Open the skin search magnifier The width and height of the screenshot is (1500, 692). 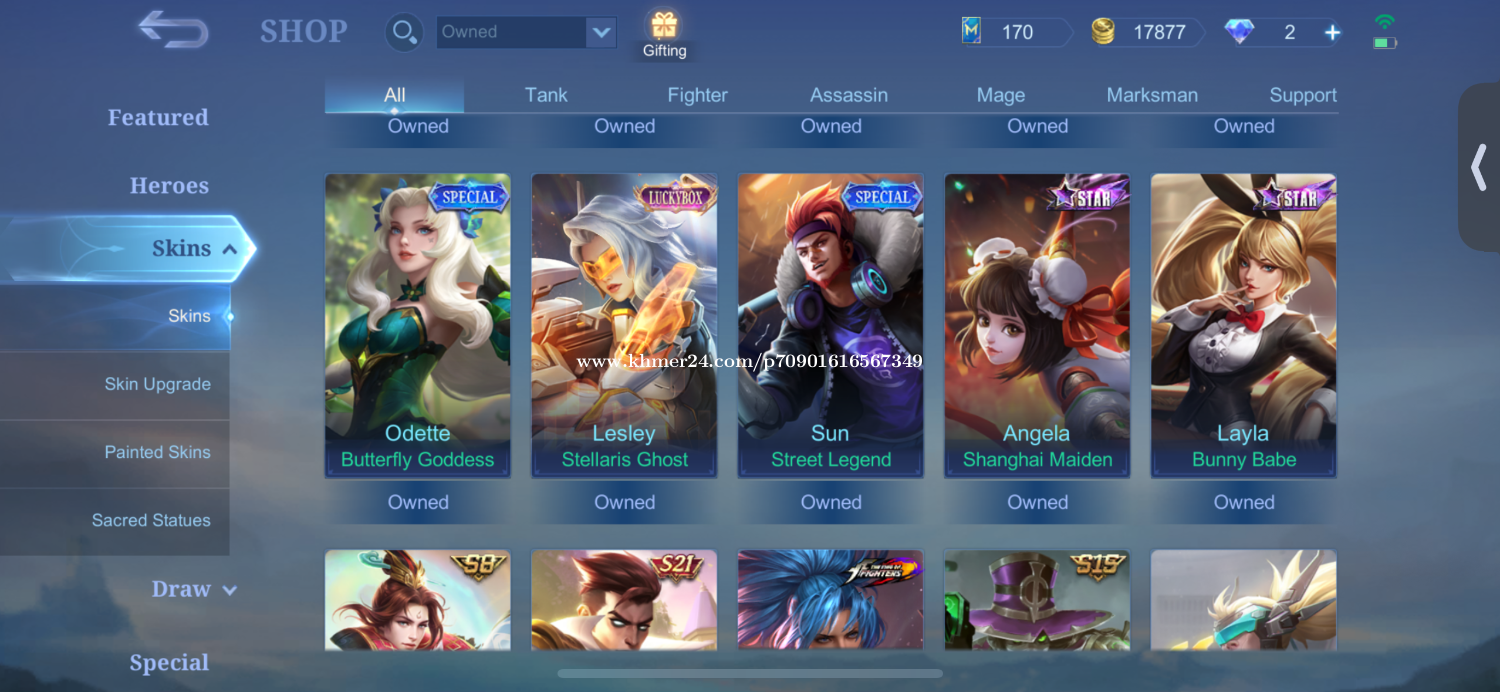pyautogui.click(x=404, y=32)
